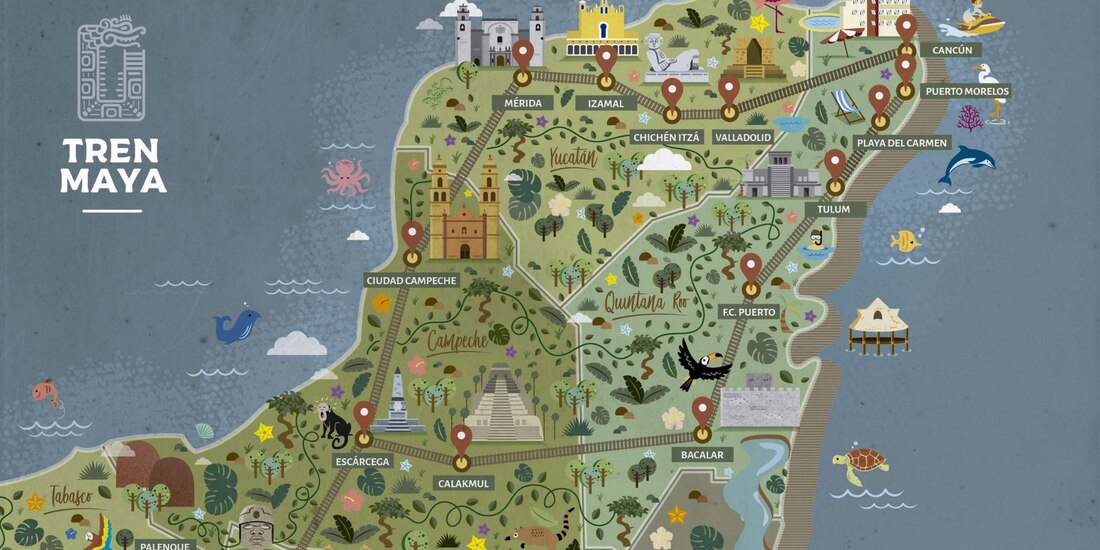The image size is (1100, 550).
Task: Select the Escárcega station marker
Action: pos(364,416)
